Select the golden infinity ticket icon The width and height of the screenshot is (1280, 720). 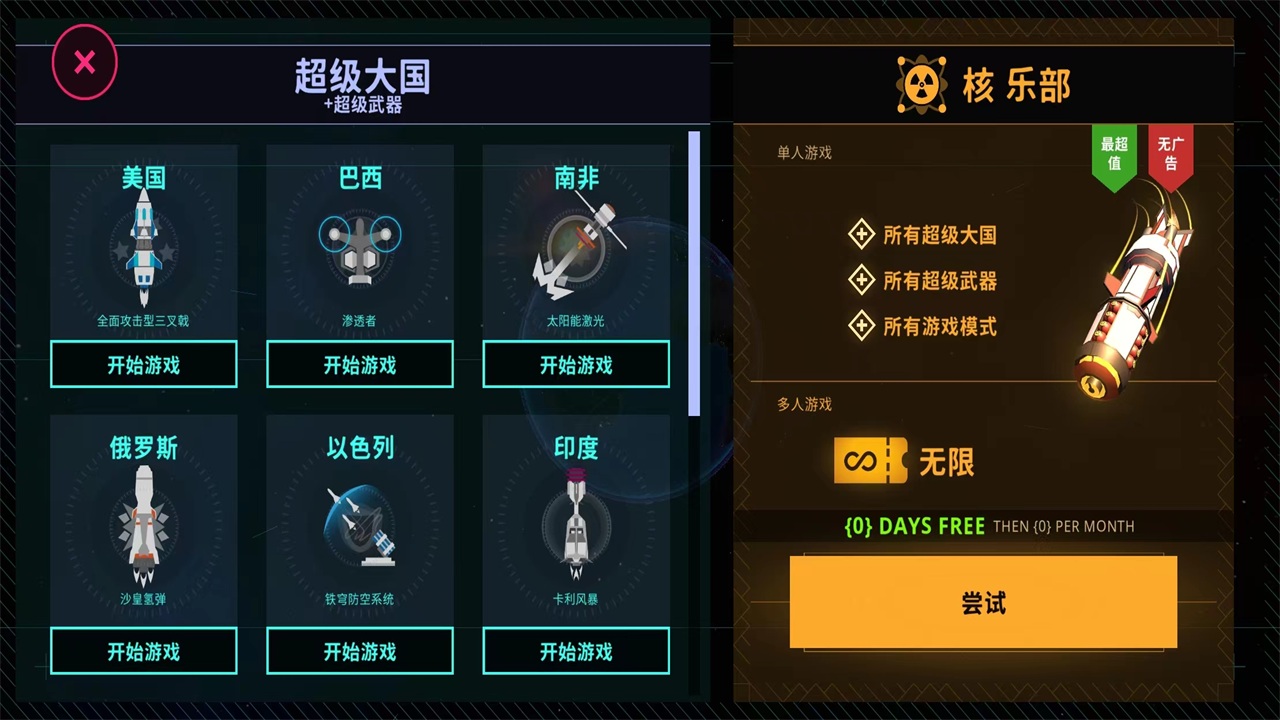click(x=869, y=461)
